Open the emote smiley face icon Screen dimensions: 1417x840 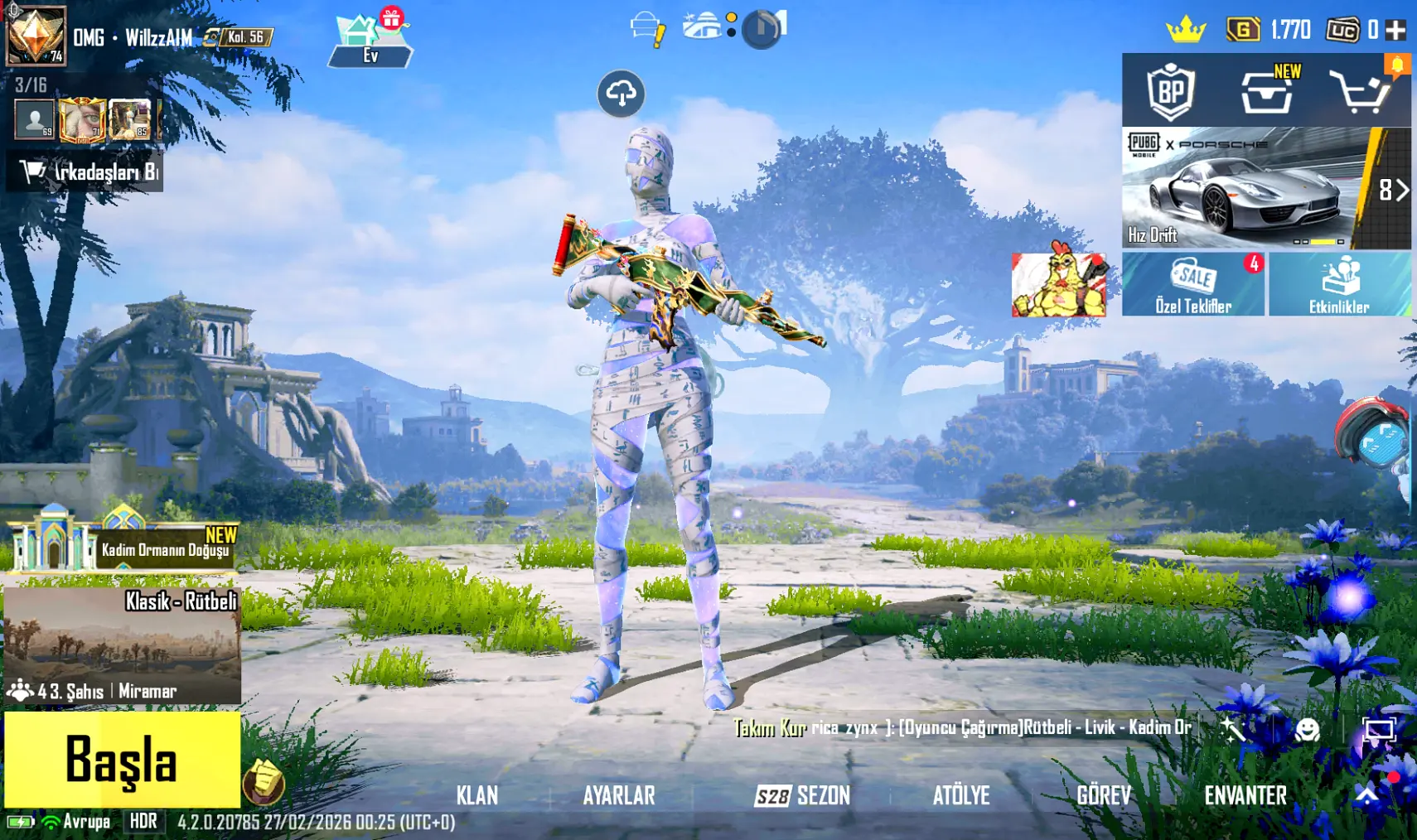coord(1307,730)
